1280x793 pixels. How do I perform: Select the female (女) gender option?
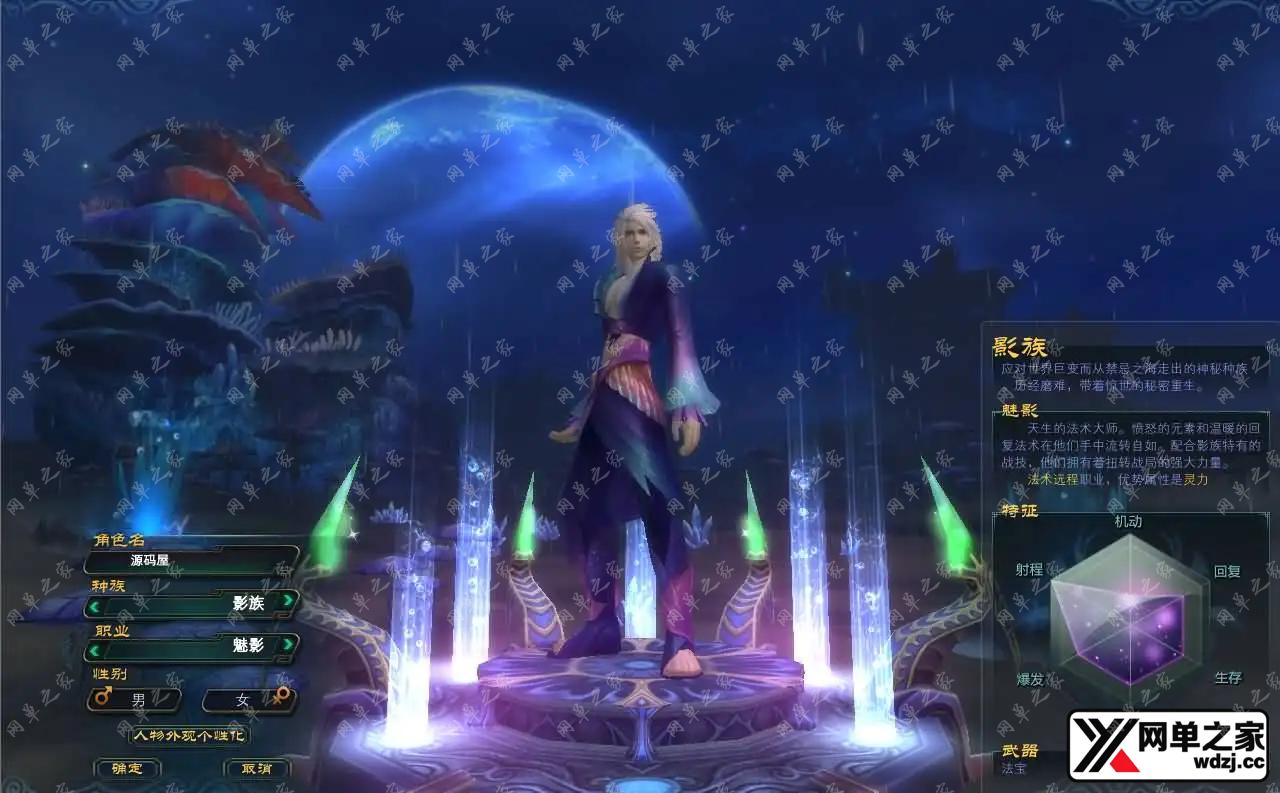(247, 700)
